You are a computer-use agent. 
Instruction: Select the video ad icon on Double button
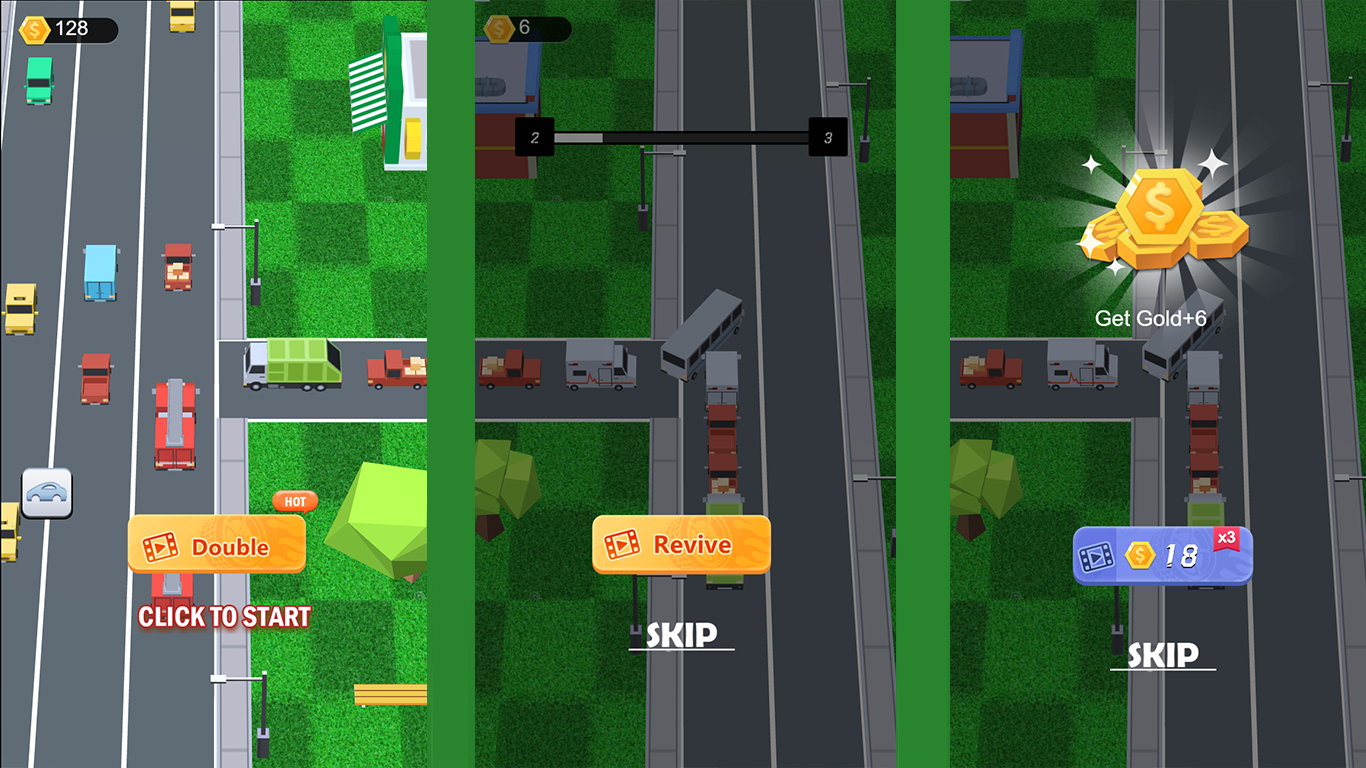pos(162,545)
